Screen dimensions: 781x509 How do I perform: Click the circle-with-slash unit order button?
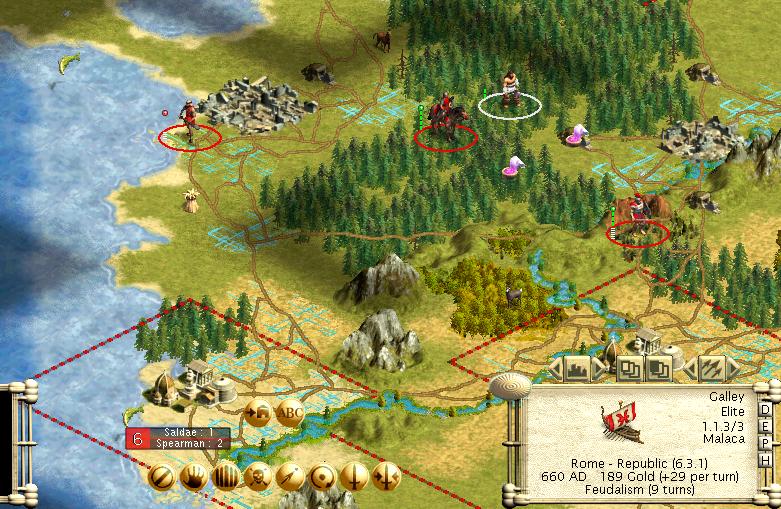click(160, 476)
